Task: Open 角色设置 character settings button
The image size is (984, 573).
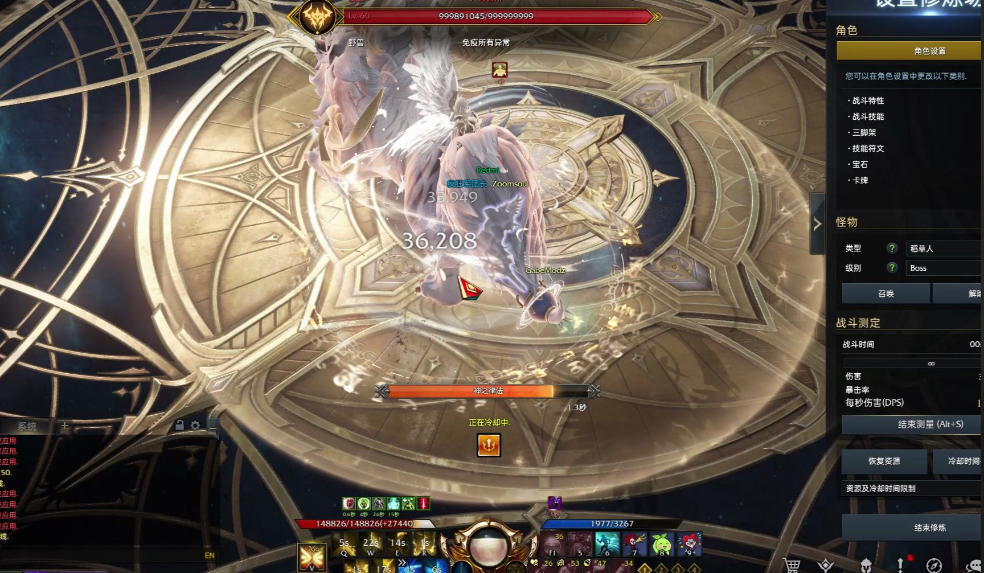Action: pos(910,50)
